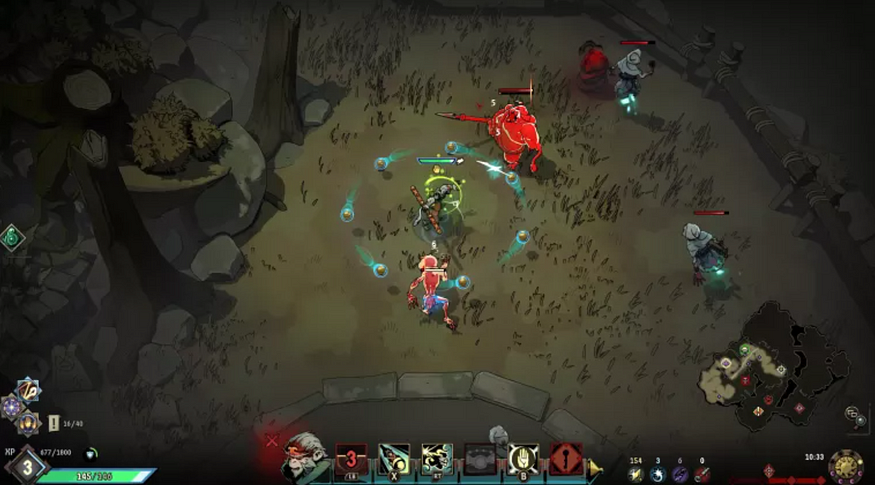Select the green player marker on minimap

[x=745, y=350]
